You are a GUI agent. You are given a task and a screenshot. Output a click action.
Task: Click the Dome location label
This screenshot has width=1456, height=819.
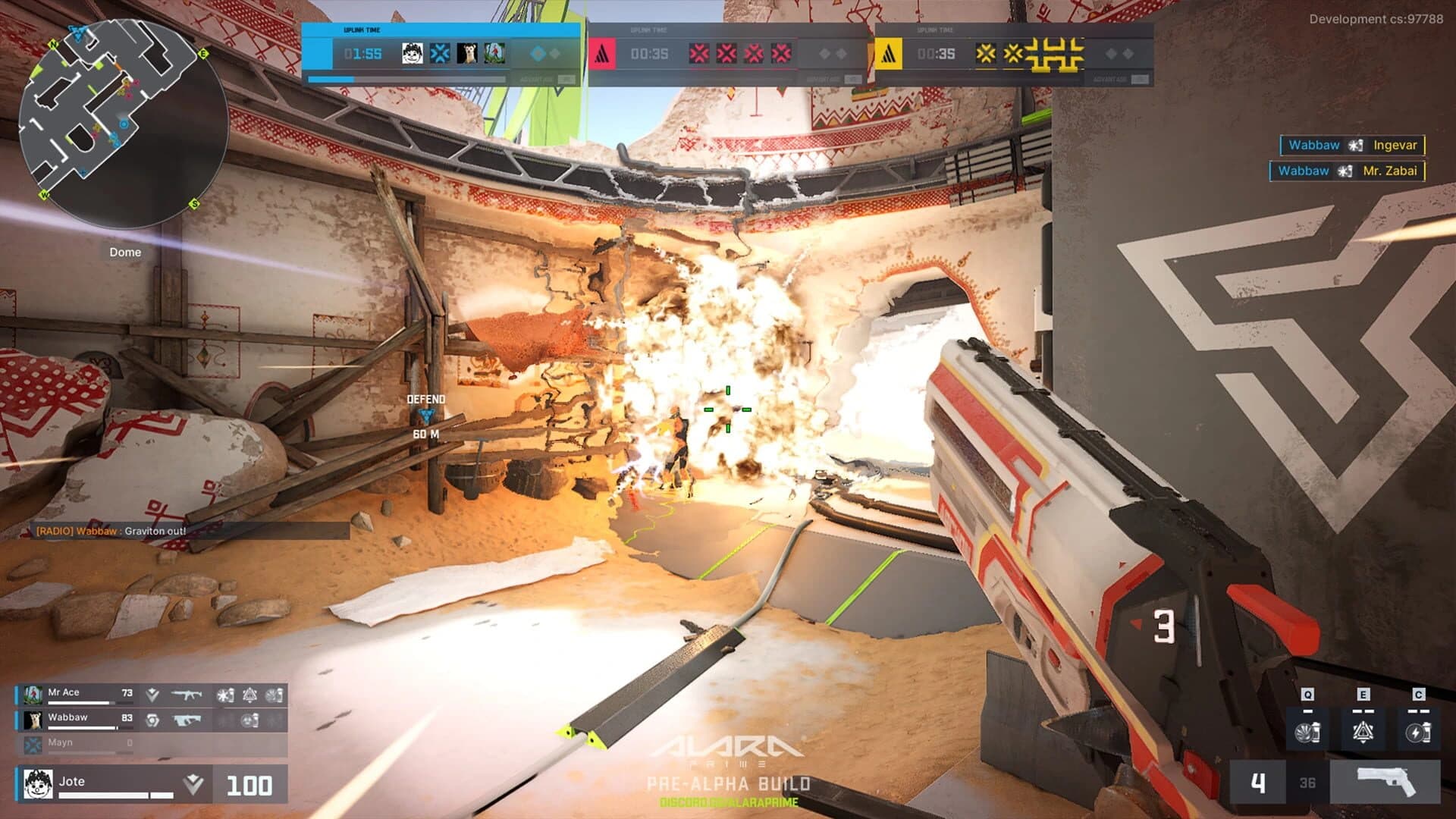coord(124,252)
